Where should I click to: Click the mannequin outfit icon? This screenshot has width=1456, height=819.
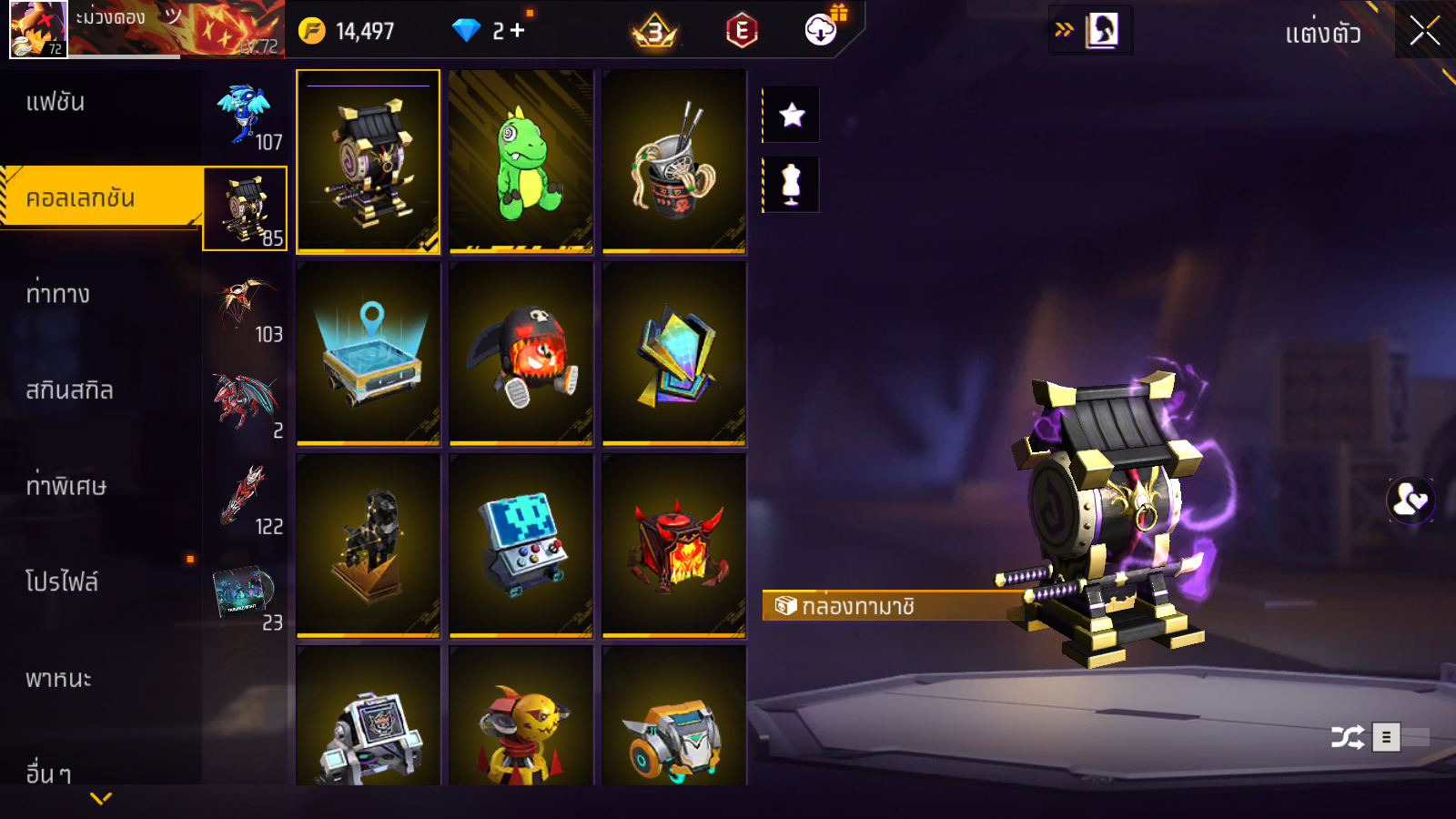point(792,185)
